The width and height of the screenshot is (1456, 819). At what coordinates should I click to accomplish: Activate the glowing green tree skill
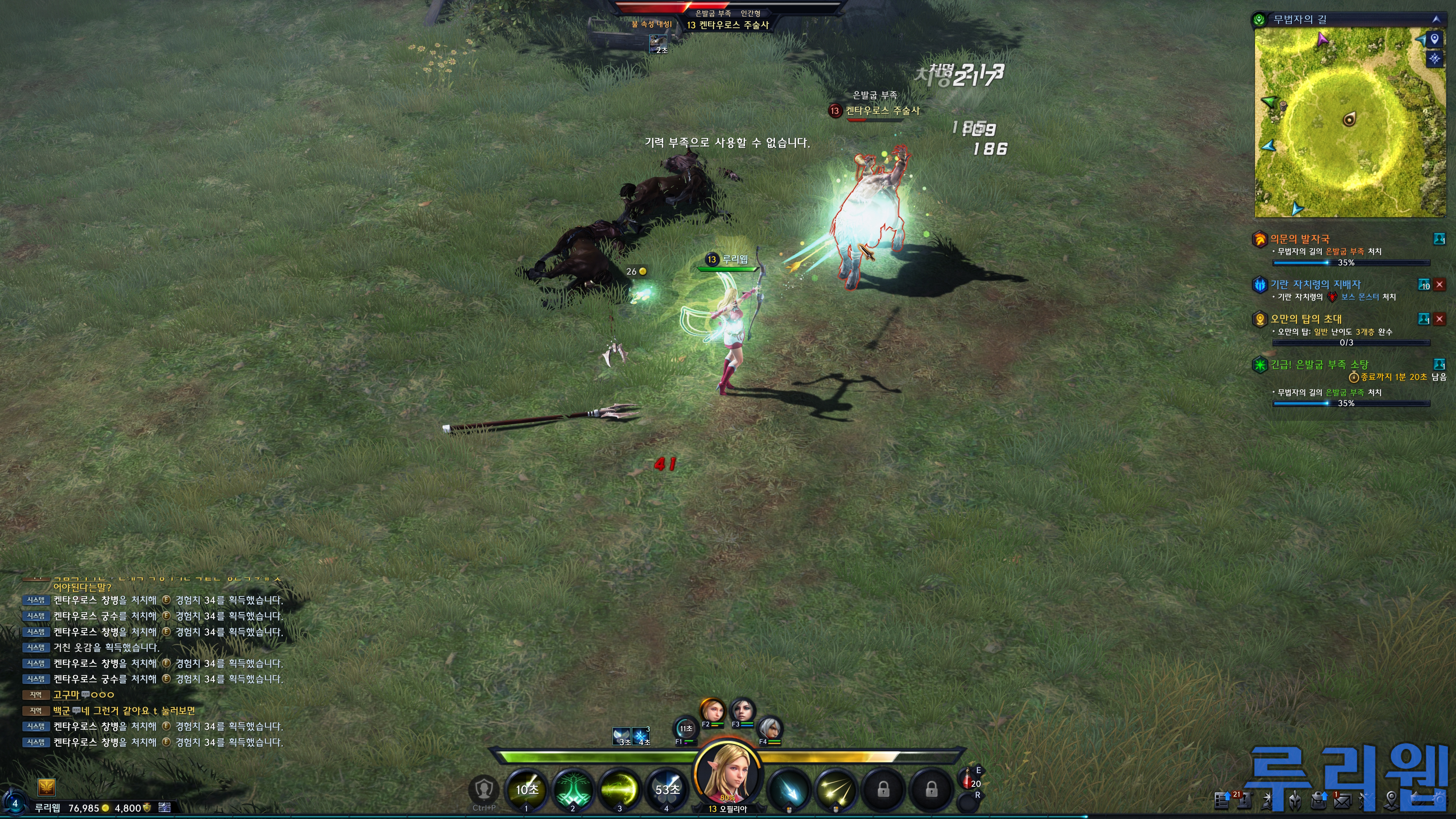click(573, 789)
